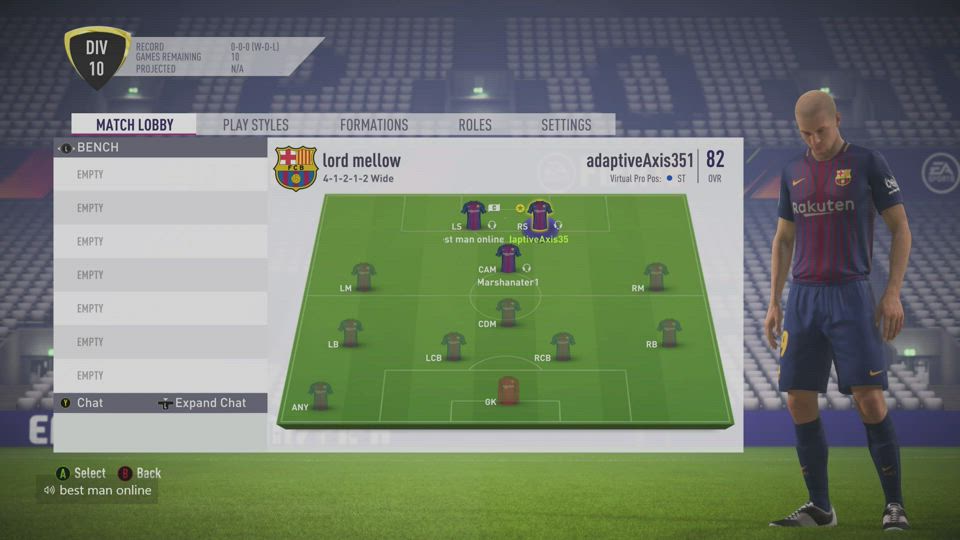Choose the CDM position shirt
The image size is (960, 540).
pyautogui.click(x=508, y=312)
